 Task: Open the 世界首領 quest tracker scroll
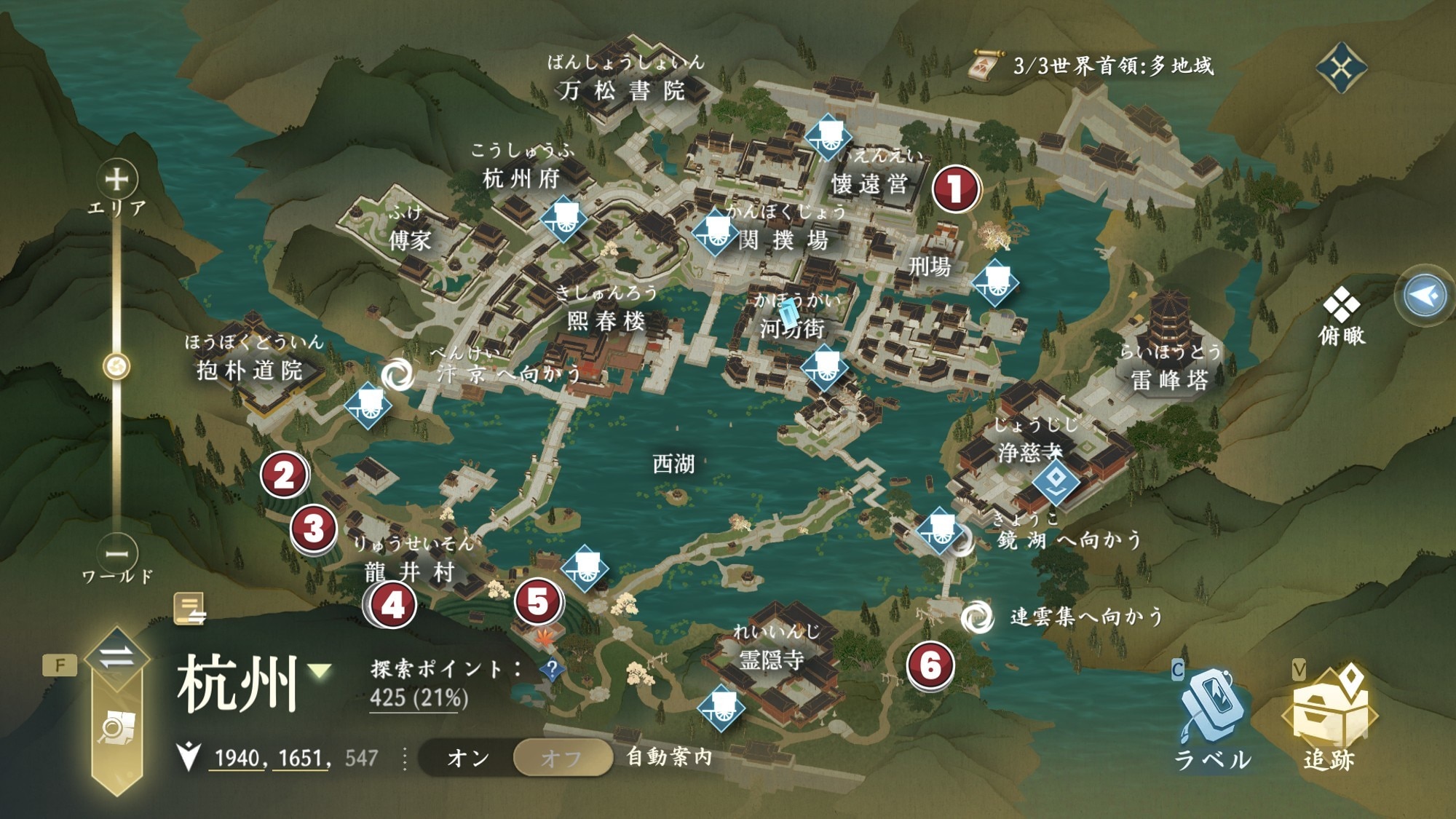(x=988, y=66)
